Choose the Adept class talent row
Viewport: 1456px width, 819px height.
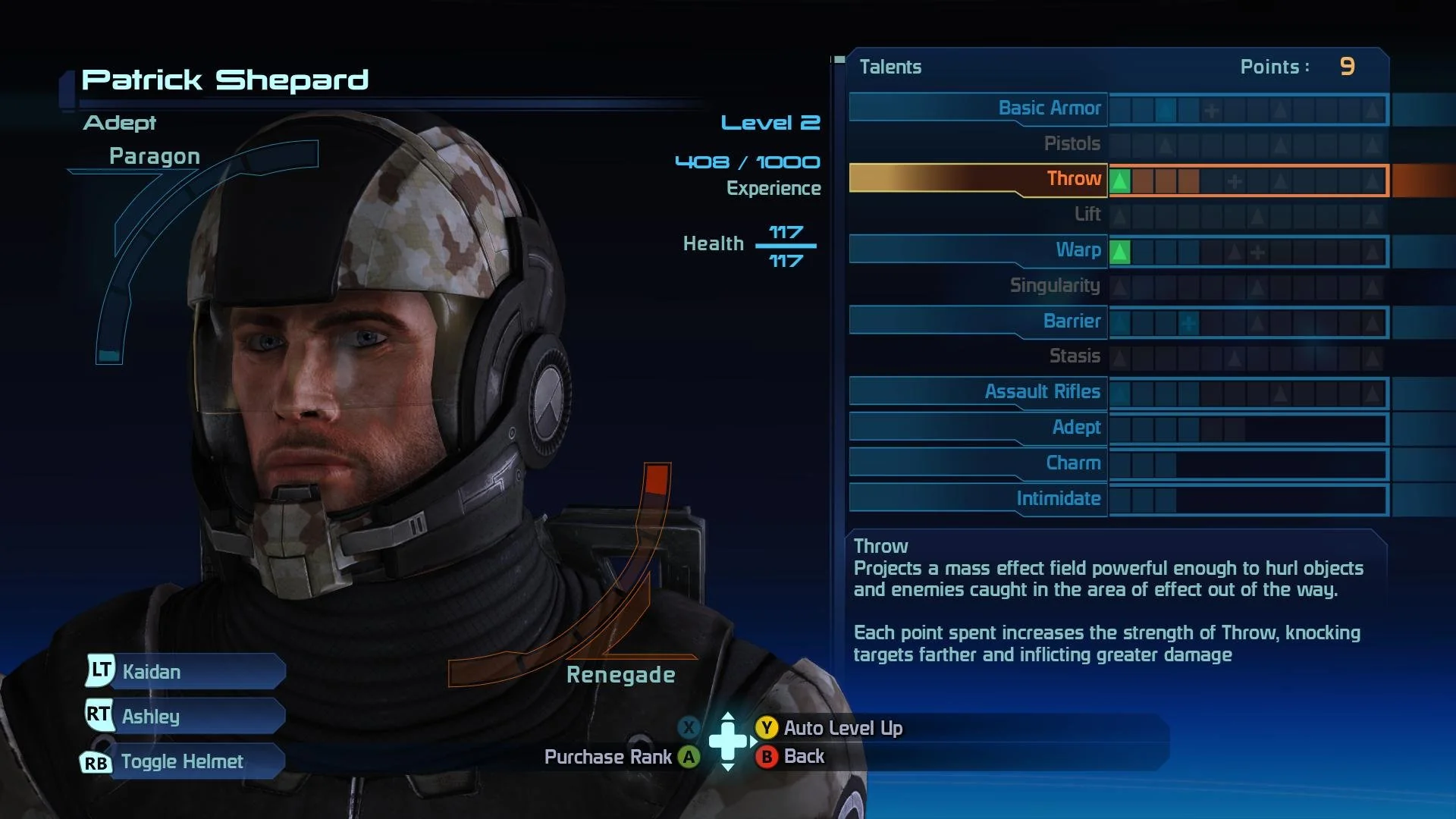click(x=1075, y=428)
